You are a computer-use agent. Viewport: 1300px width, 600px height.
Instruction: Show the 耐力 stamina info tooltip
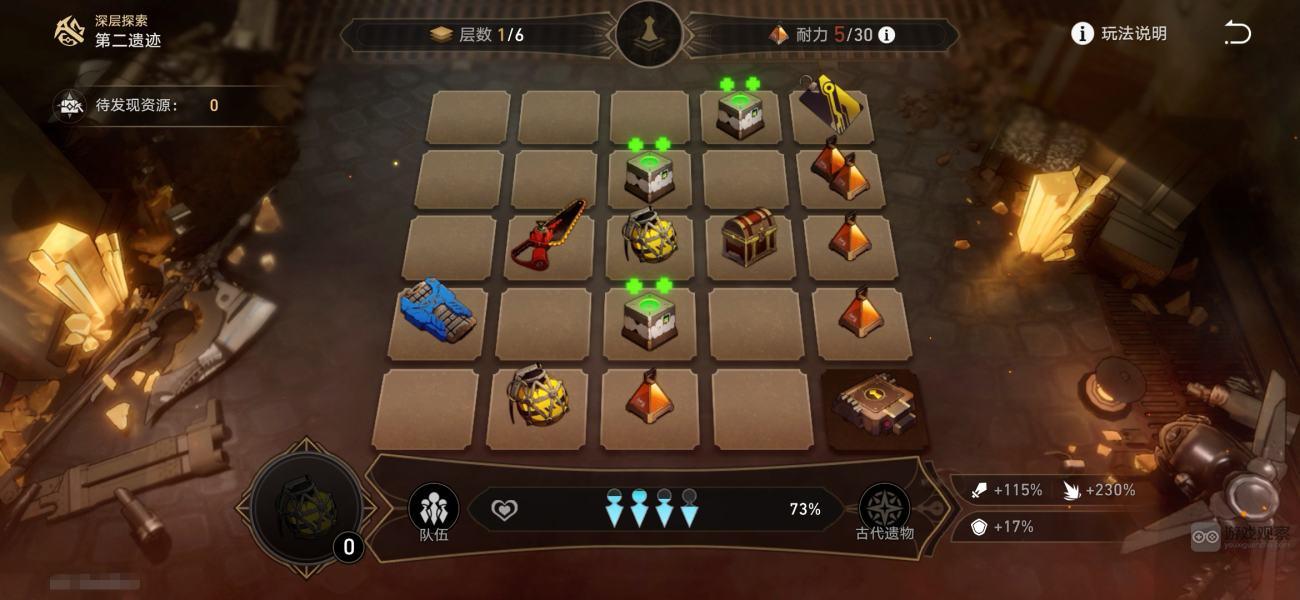coord(886,35)
